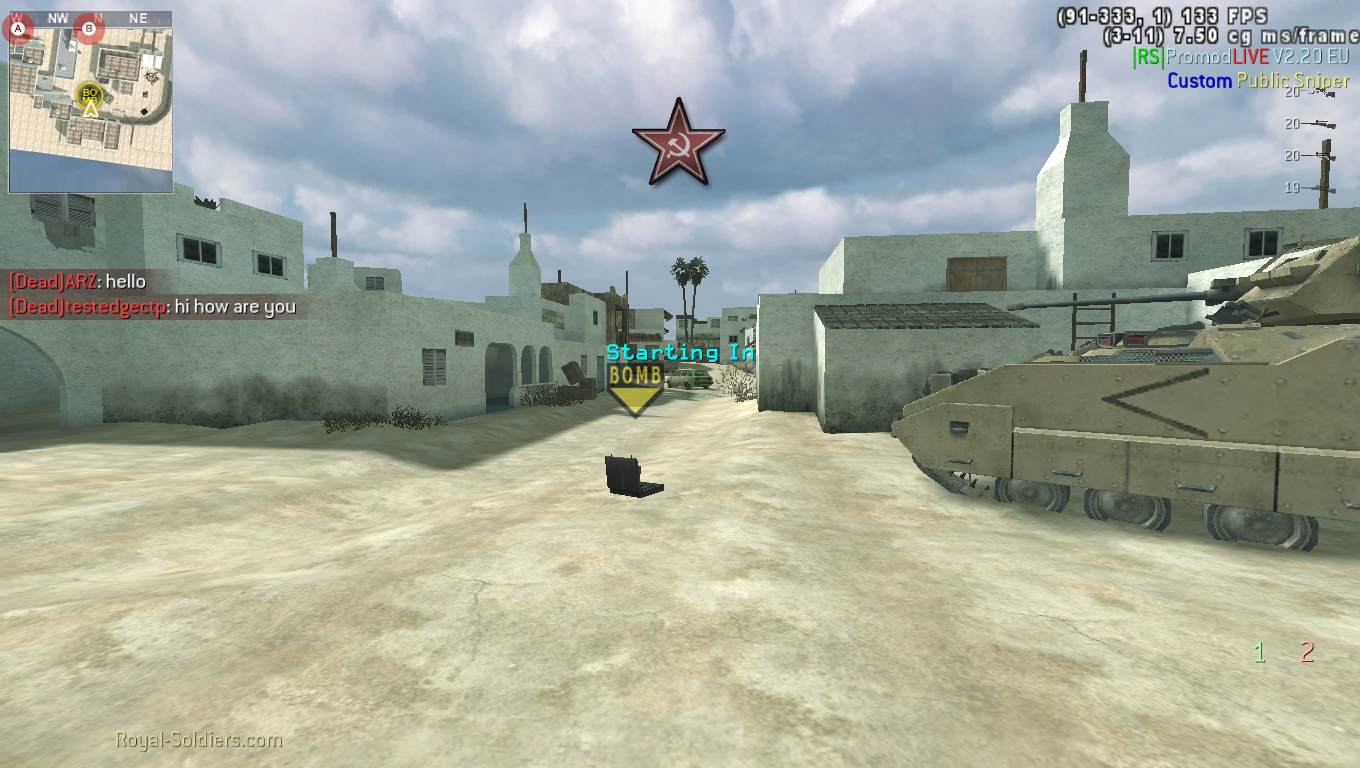The width and height of the screenshot is (1360, 768).
Task: Click the BOMB circle on the minimap
Action: pyautogui.click(x=88, y=96)
